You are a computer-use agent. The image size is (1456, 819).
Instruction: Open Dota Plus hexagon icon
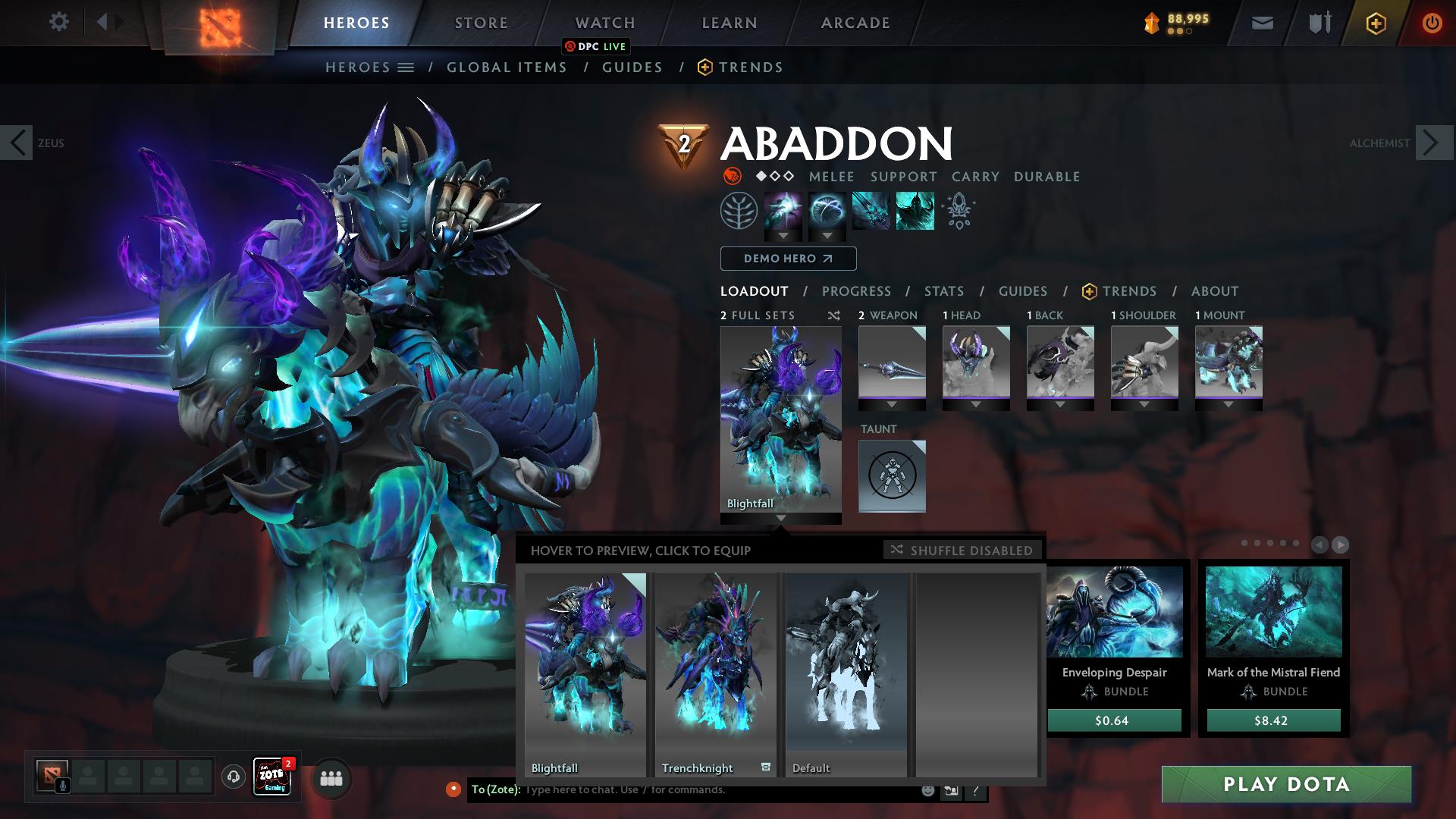tap(1378, 23)
